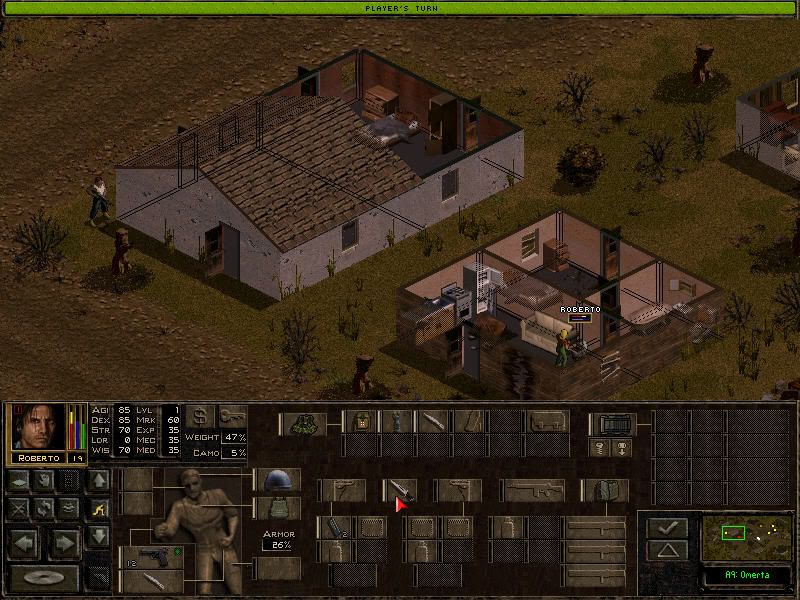Select the armor vest slot

[x=276, y=508]
